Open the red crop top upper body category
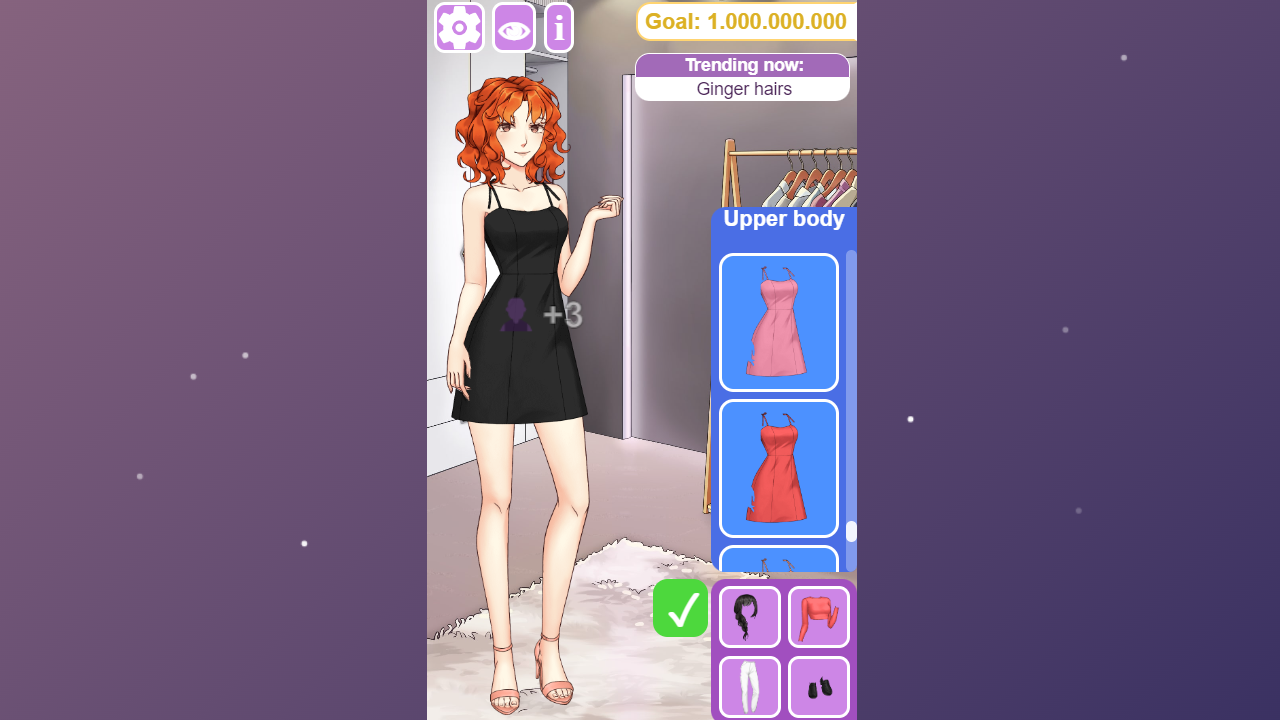The height and width of the screenshot is (720, 1280). click(818, 617)
